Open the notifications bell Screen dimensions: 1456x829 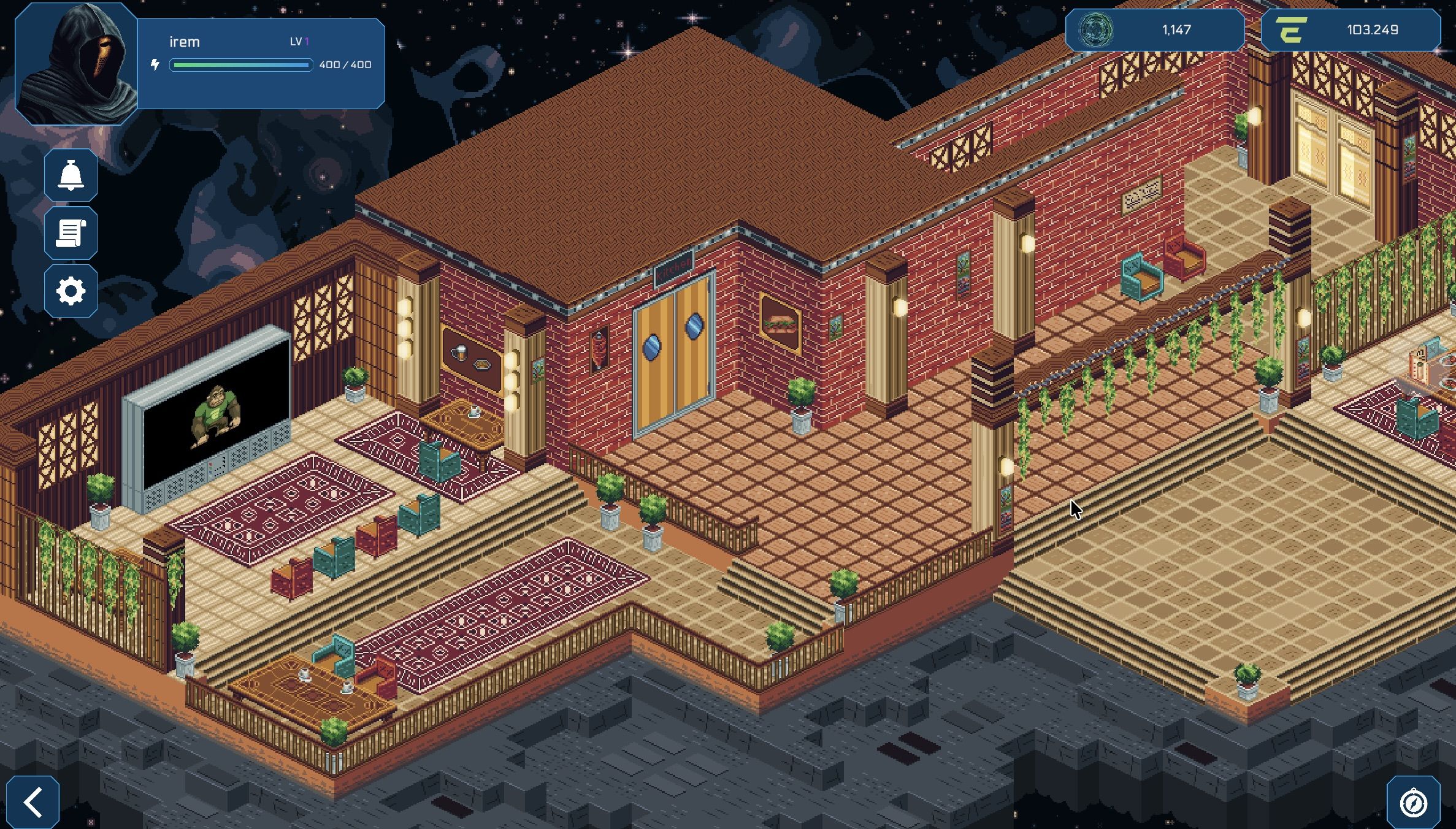click(x=71, y=175)
